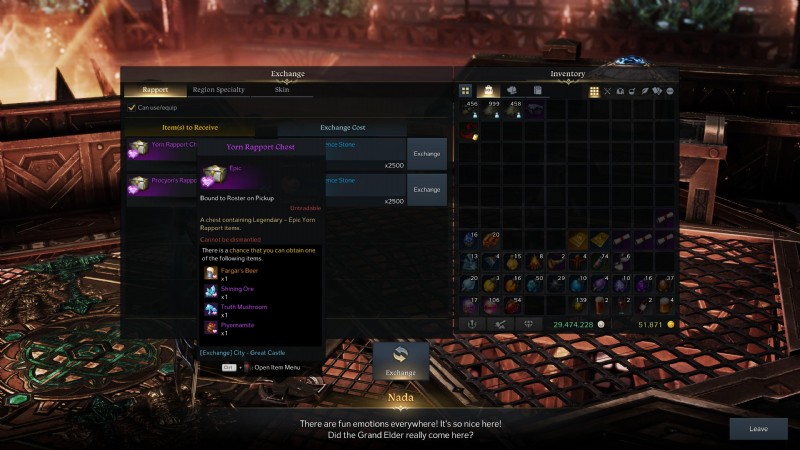Exchange for Procyon's Rapport Chest
The image size is (800, 450).
tap(427, 189)
